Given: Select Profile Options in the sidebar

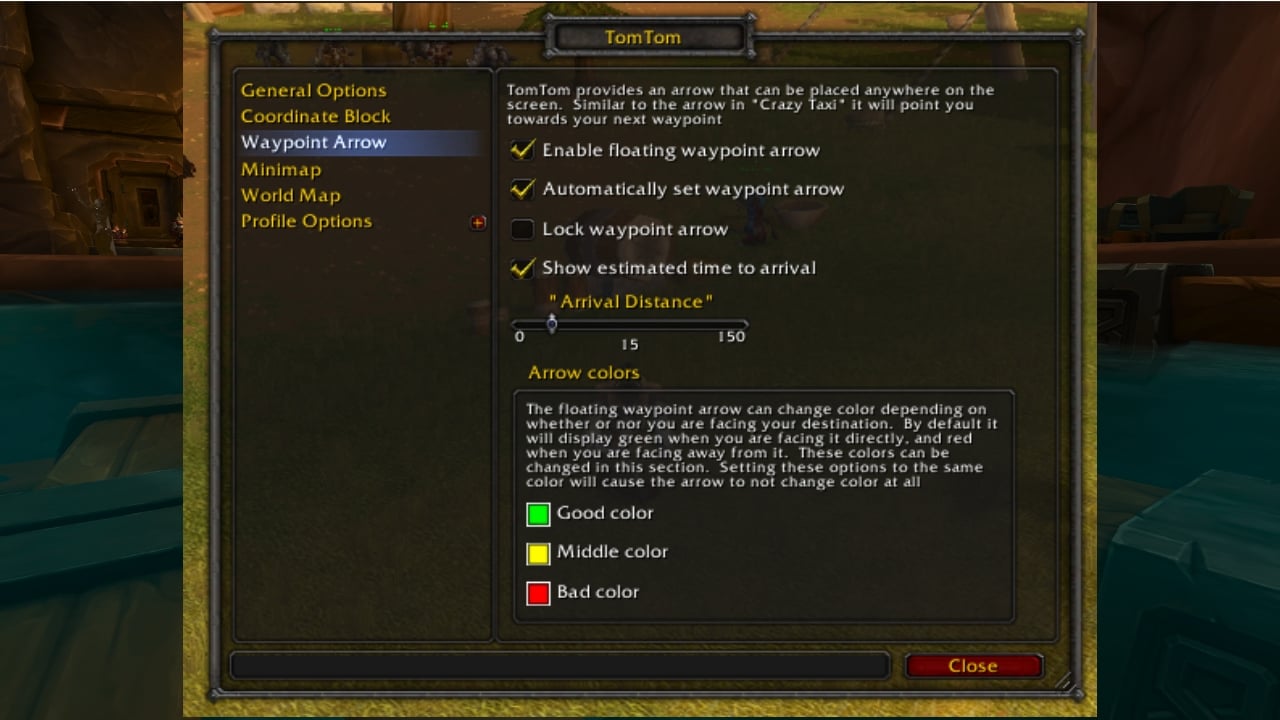Looking at the screenshot, I should (x=306, y=221).
